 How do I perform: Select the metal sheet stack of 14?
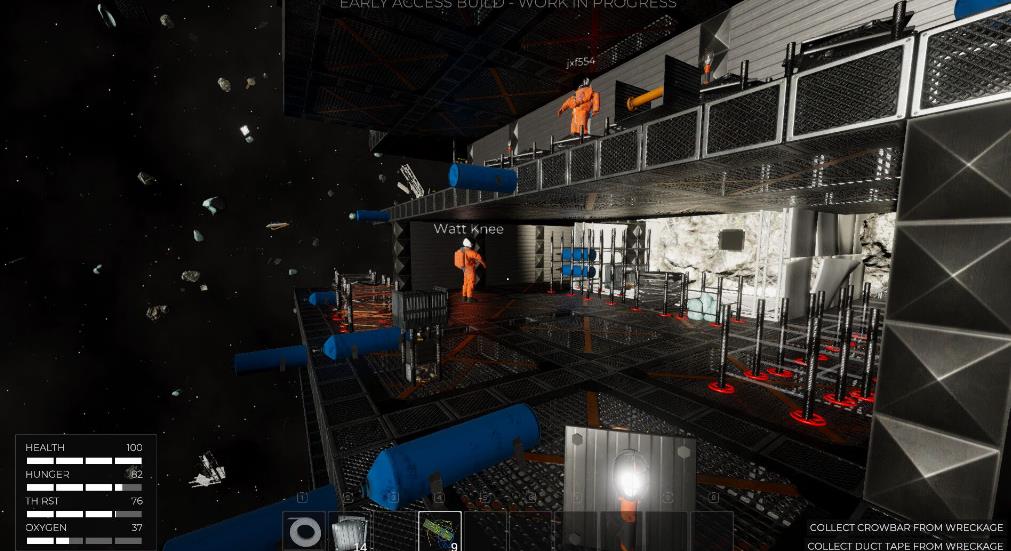[x=347, y=531]
